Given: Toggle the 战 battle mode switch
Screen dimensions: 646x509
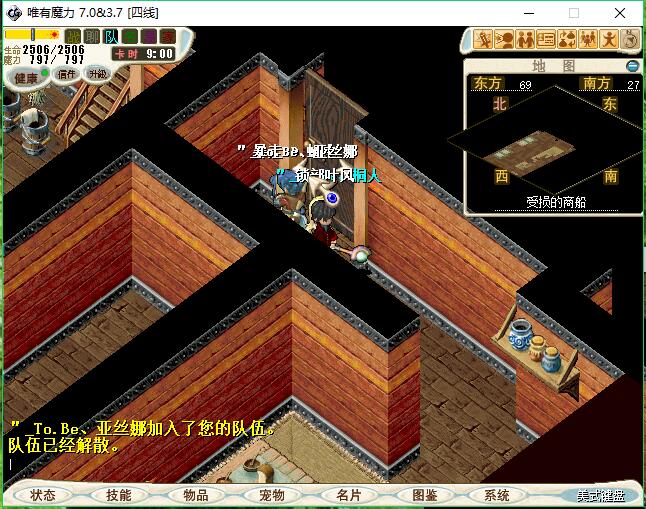Looking at the screenshot, I should [73, 37].
